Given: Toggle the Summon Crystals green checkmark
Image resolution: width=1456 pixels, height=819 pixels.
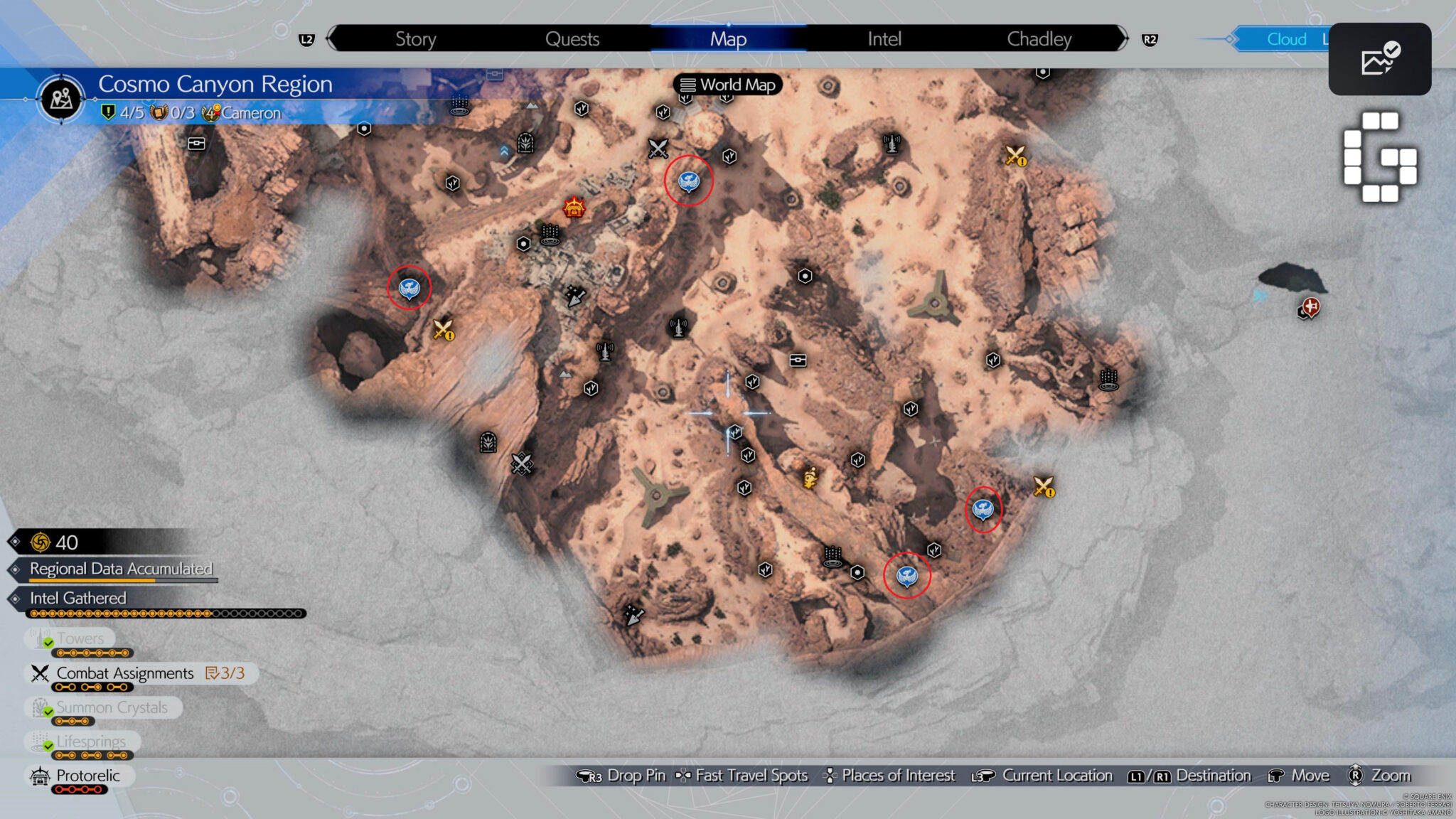Looking at the screenshot, I should point(47,712).
